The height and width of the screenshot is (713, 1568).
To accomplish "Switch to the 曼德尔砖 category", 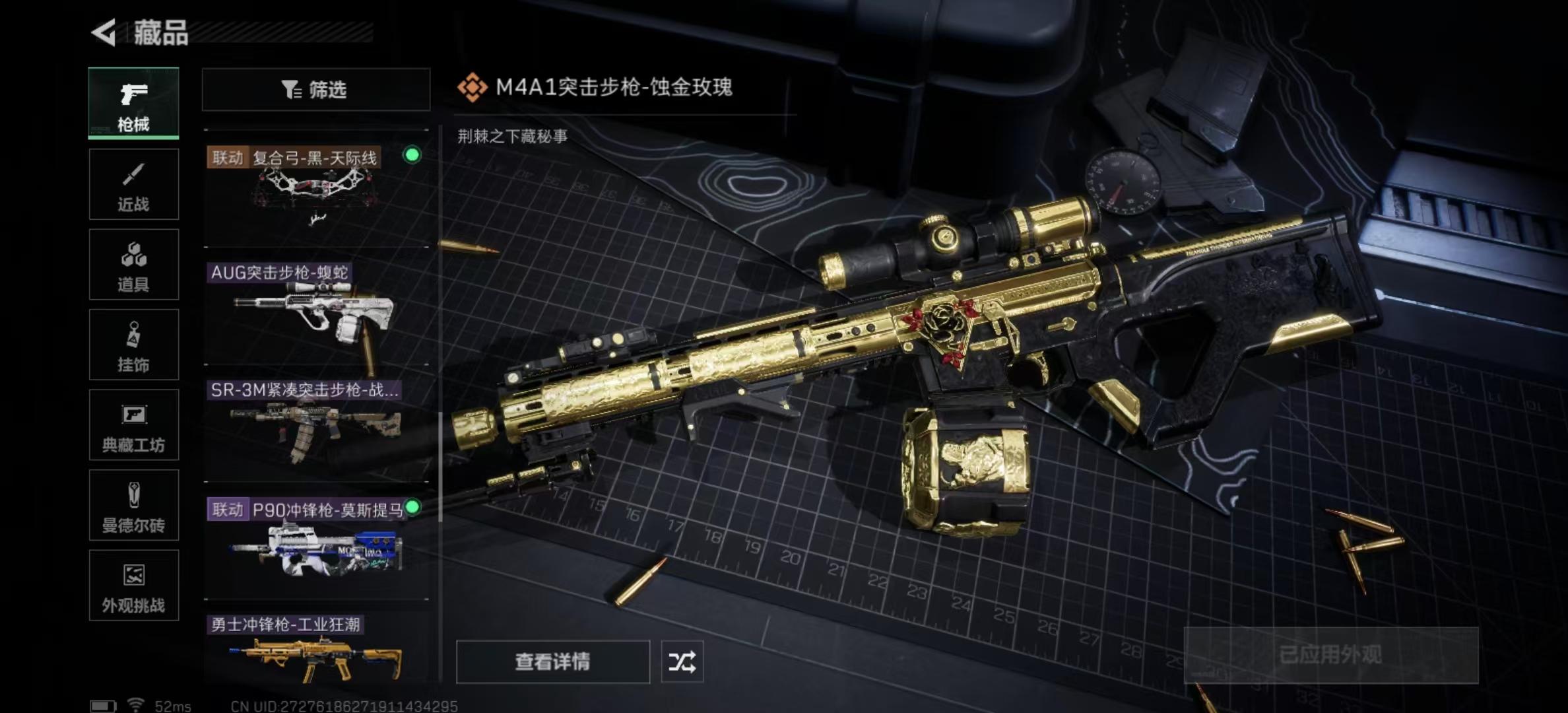I will tap(133, 506).
